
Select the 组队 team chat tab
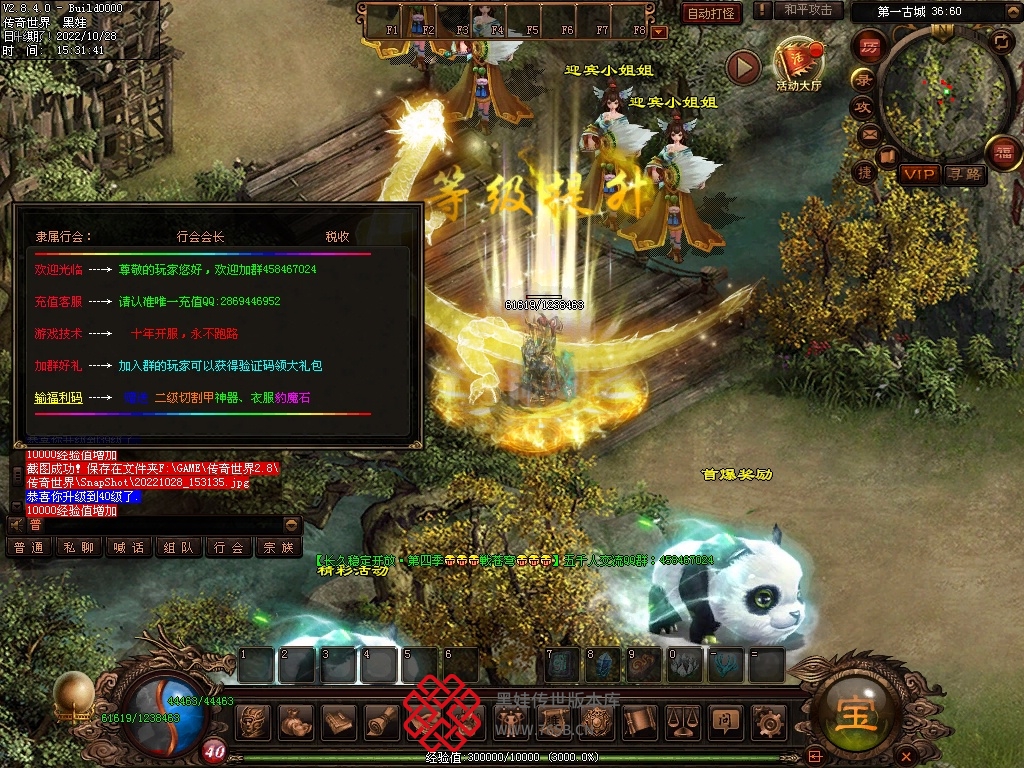(x=179, y=548)
